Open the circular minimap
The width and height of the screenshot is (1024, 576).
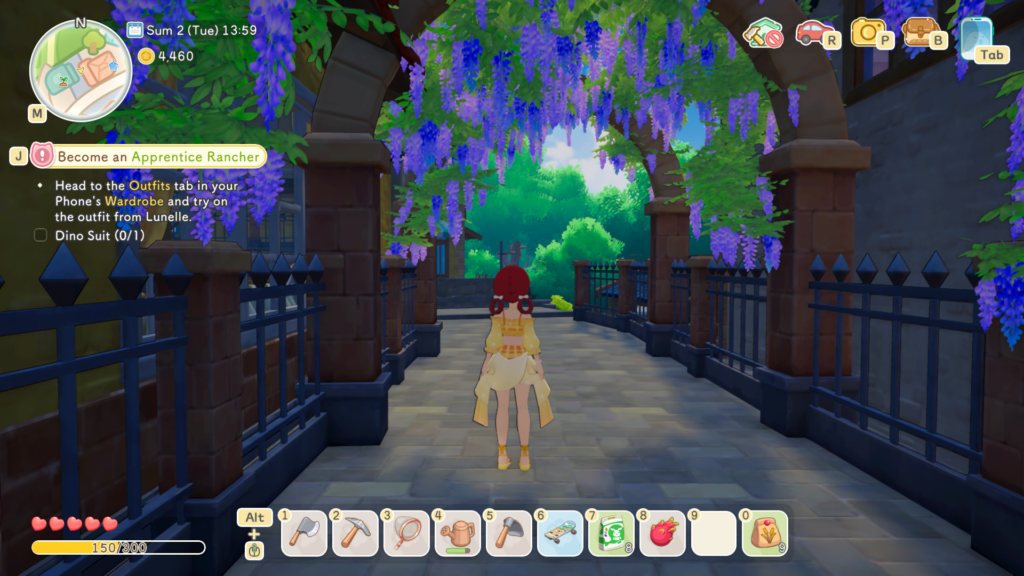point(81,70)
